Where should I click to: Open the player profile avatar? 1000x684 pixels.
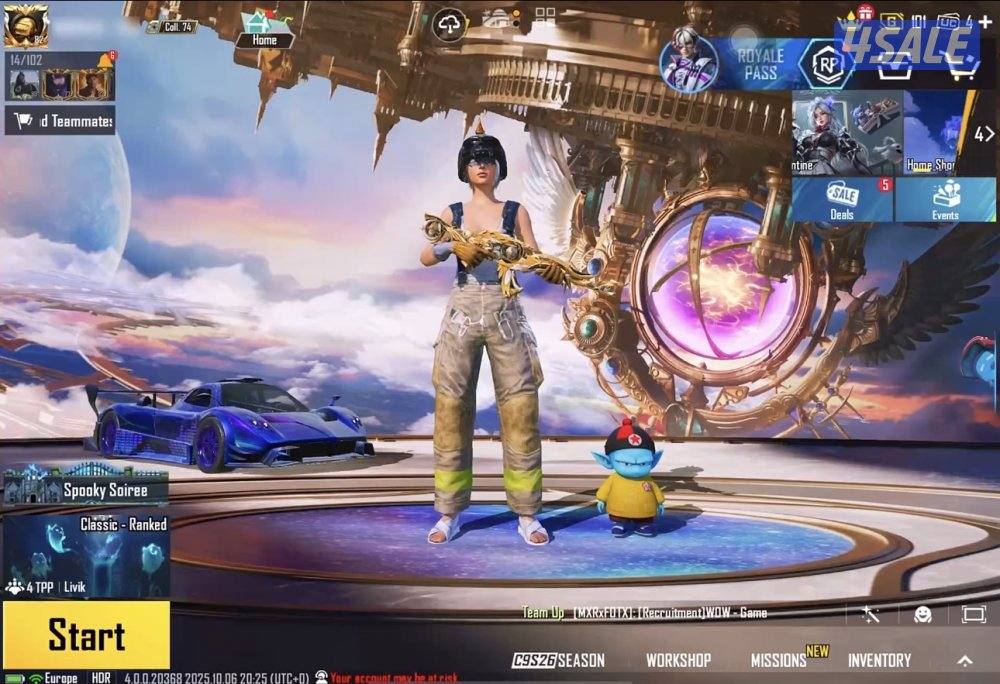click(x=25, y=25)
